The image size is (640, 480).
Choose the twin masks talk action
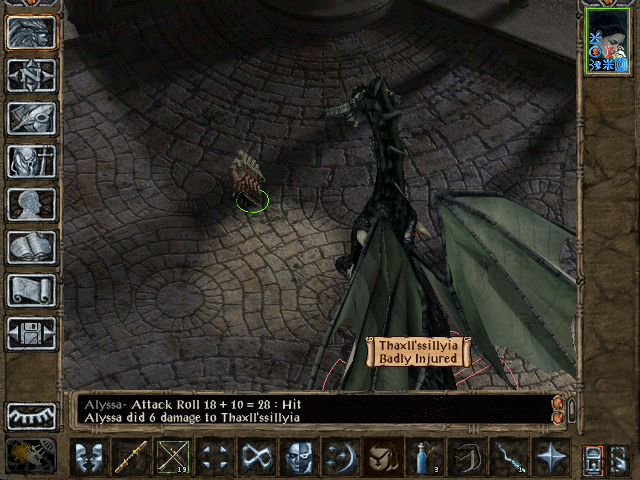point(89,457)
